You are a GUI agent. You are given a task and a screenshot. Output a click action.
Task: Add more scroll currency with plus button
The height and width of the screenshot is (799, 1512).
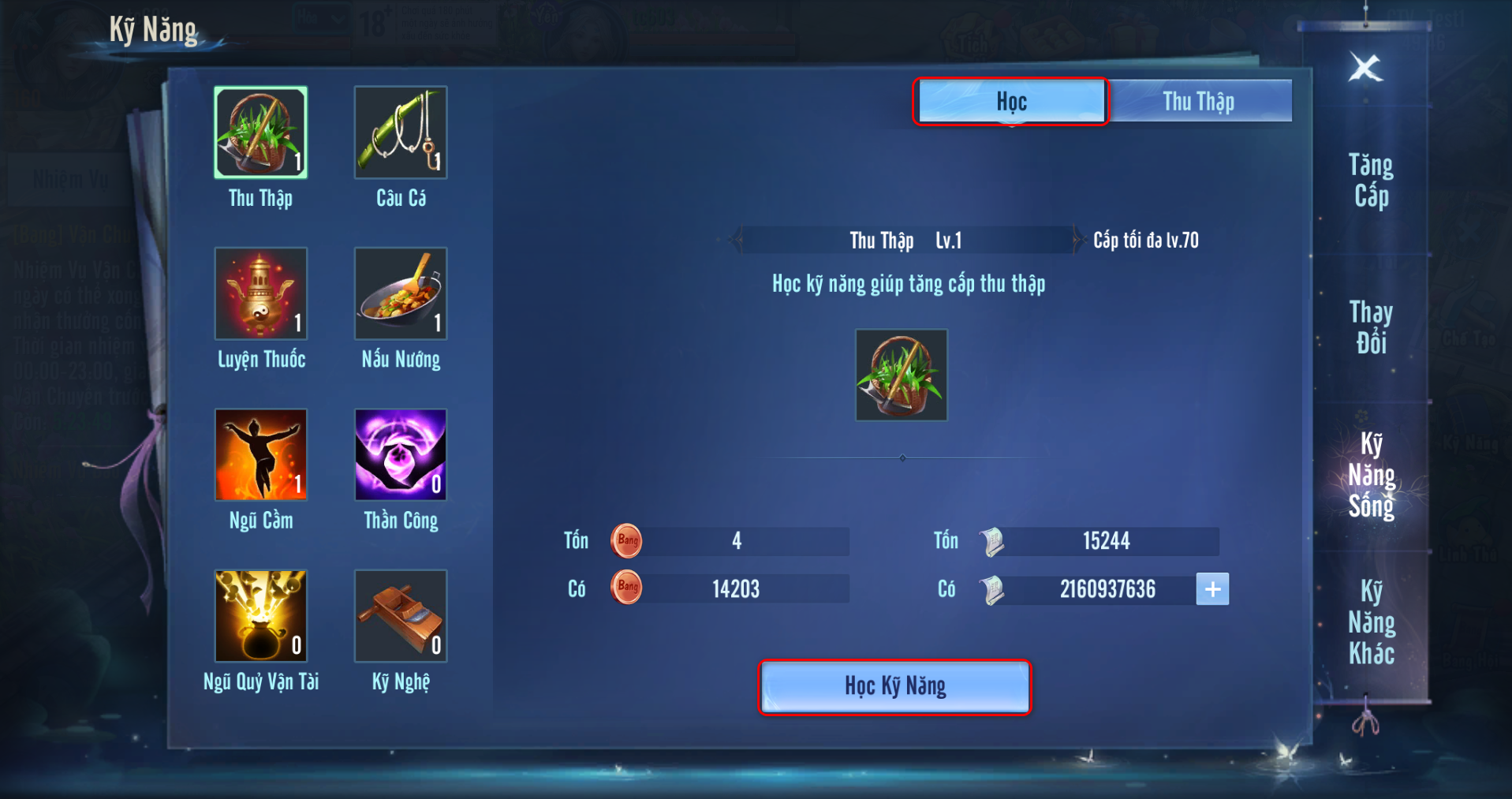click(x=1212, y=589)
